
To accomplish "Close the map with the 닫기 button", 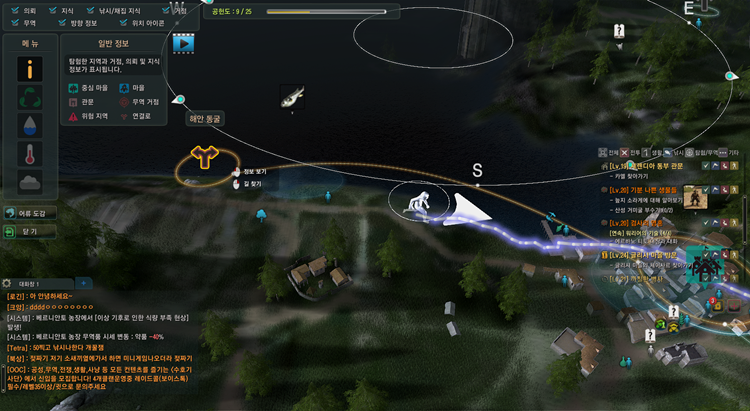I will [30, 230].
